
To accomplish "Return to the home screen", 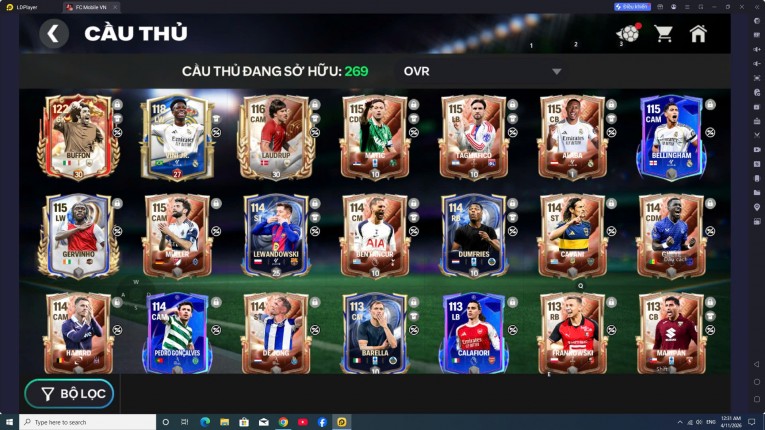I will tap(698, 34).
